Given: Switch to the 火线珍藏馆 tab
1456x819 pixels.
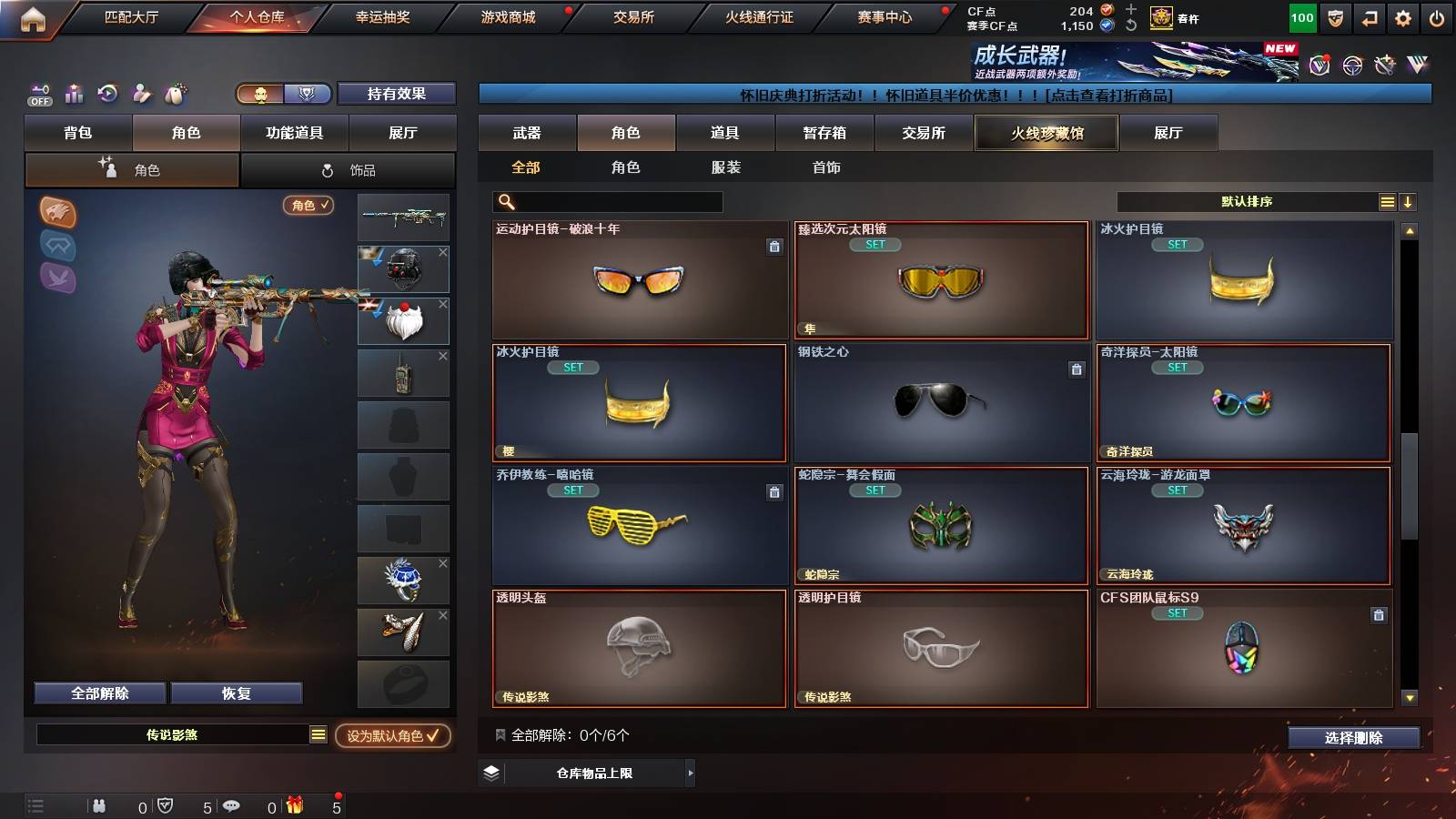Looking at the screenshot, I should click(1046, 133).
